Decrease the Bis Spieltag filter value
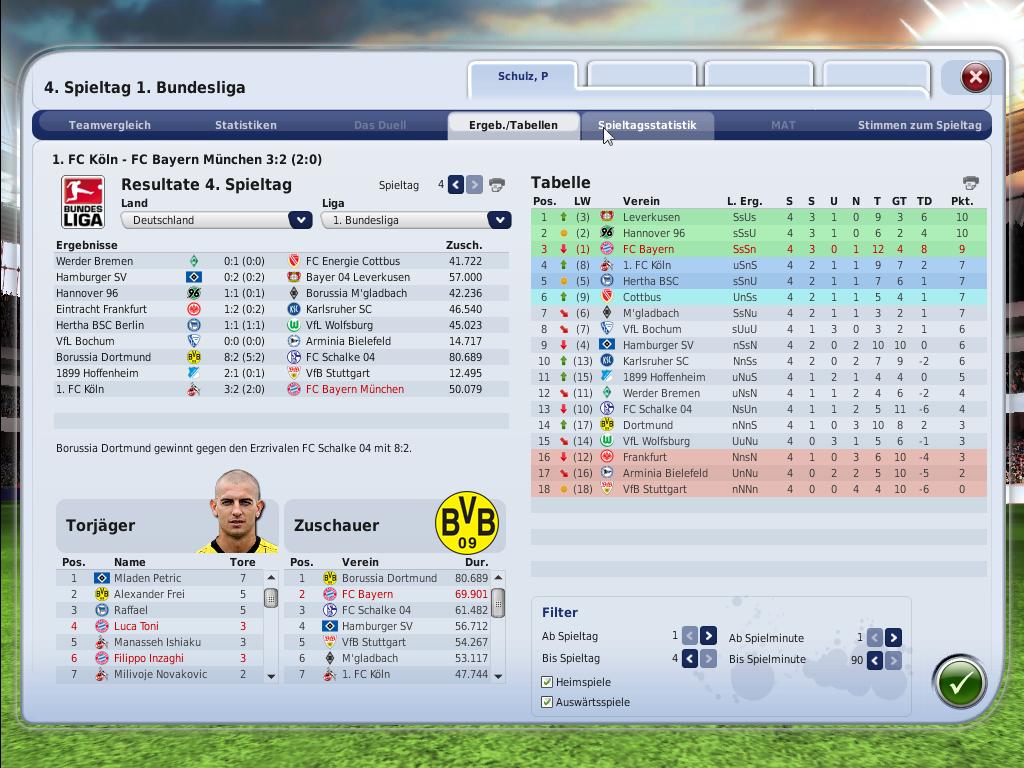 pos(690,659)
